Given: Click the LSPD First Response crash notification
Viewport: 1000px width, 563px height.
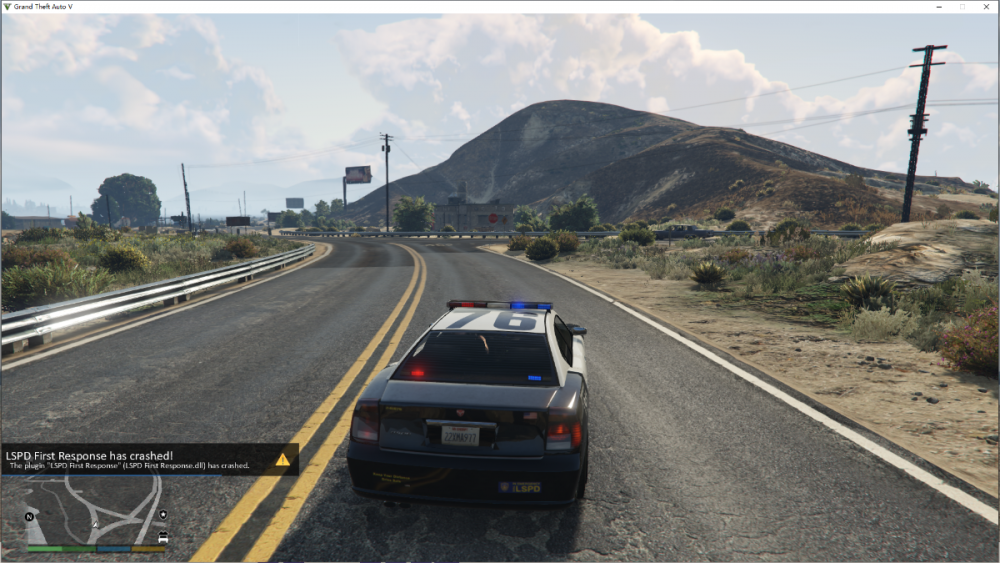Looking at the screenshot, I should tap(140, 459).
